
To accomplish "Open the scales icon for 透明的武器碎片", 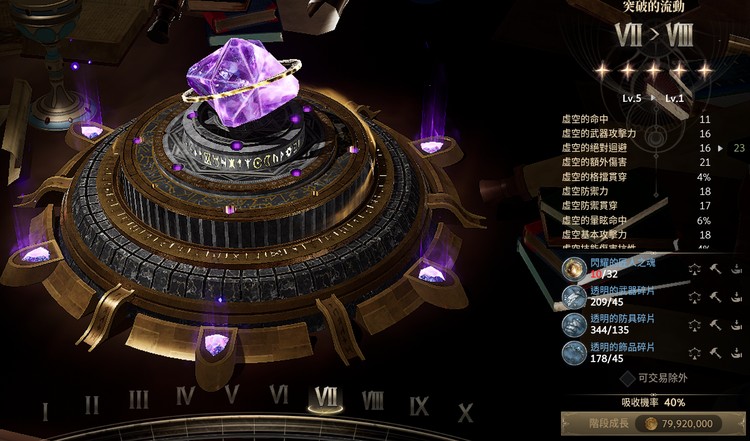I will [694, 296].
